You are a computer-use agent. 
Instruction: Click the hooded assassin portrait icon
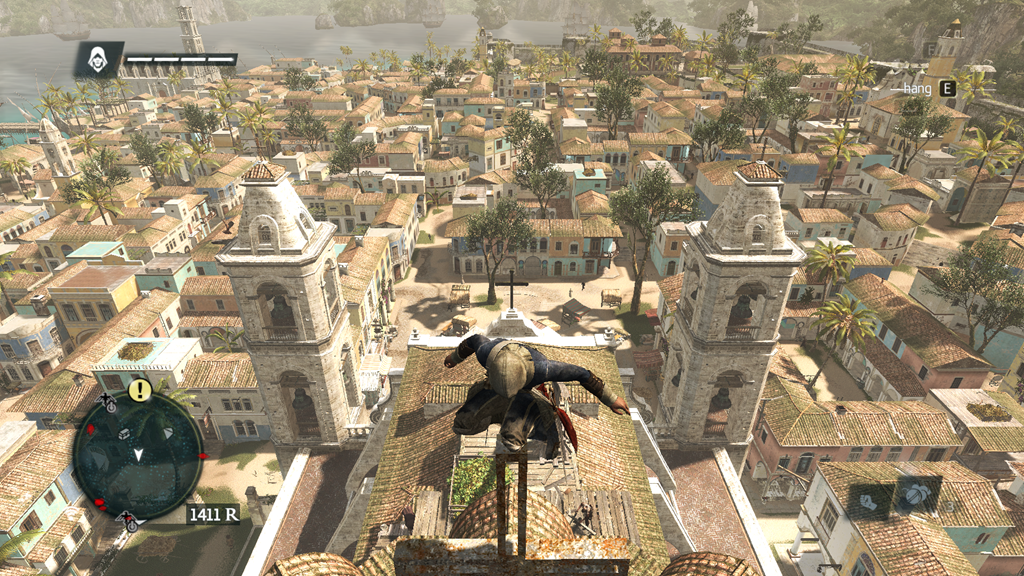[x=99, y=60]
